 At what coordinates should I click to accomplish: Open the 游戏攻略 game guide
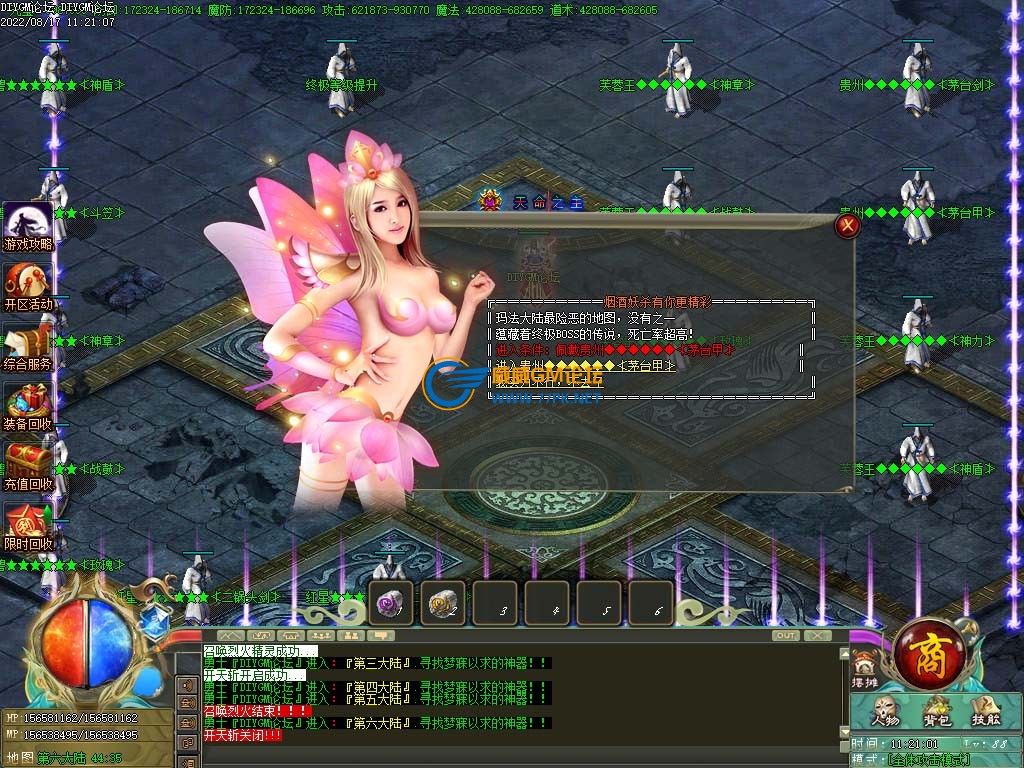pos(28,226)
